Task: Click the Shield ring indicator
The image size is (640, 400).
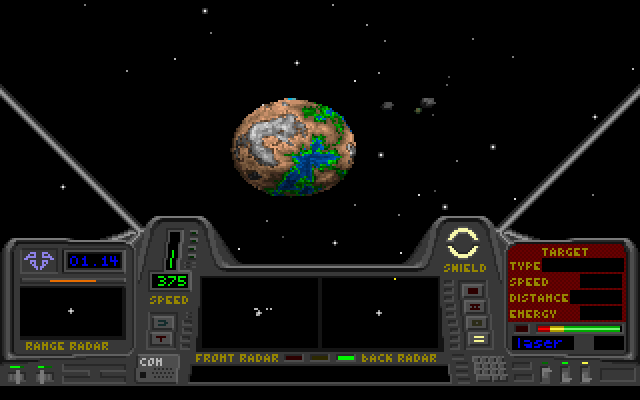Action: pos(464,242)
